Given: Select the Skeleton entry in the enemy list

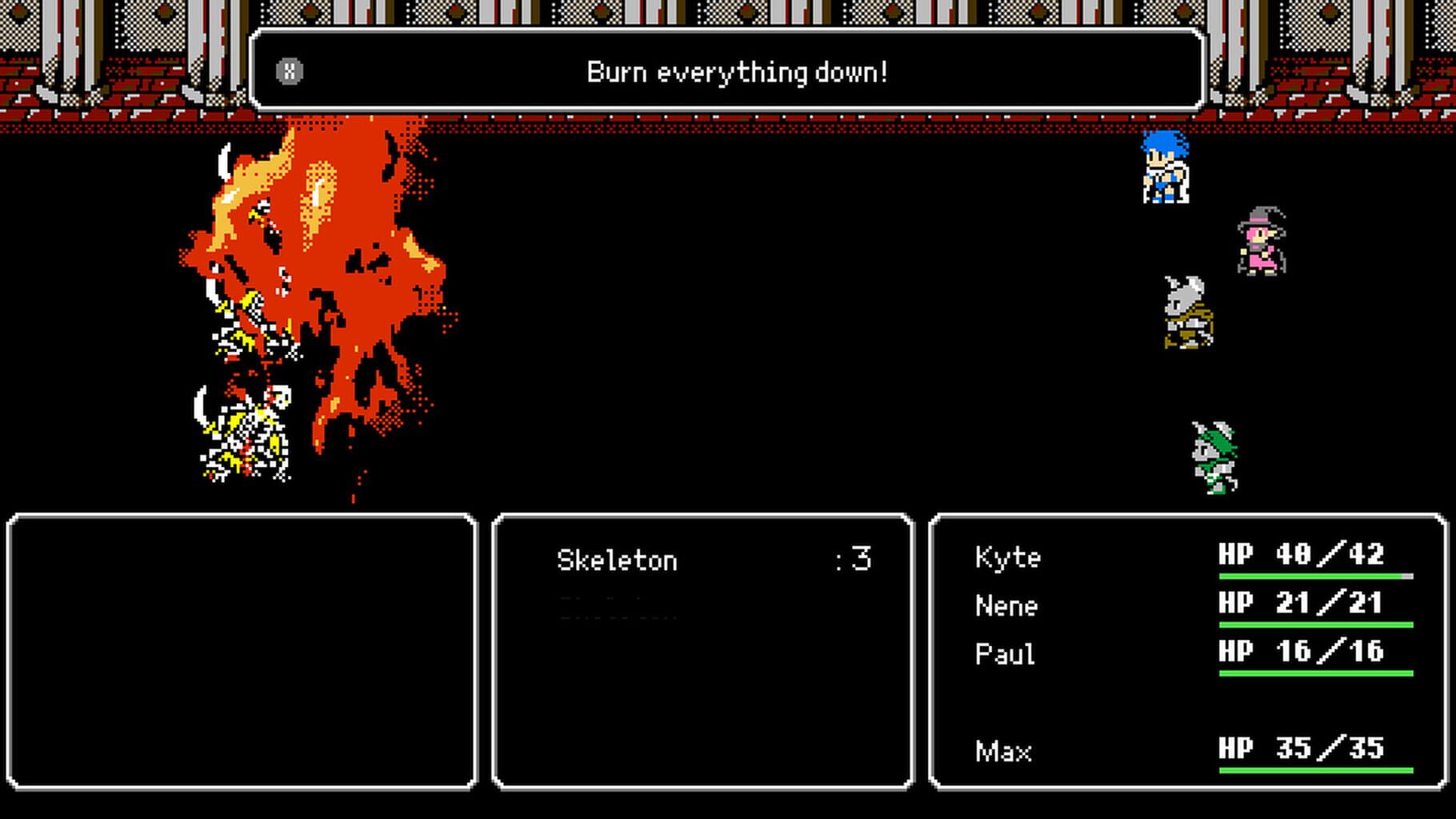Looking at the screenshot, I should click(616, 559).
